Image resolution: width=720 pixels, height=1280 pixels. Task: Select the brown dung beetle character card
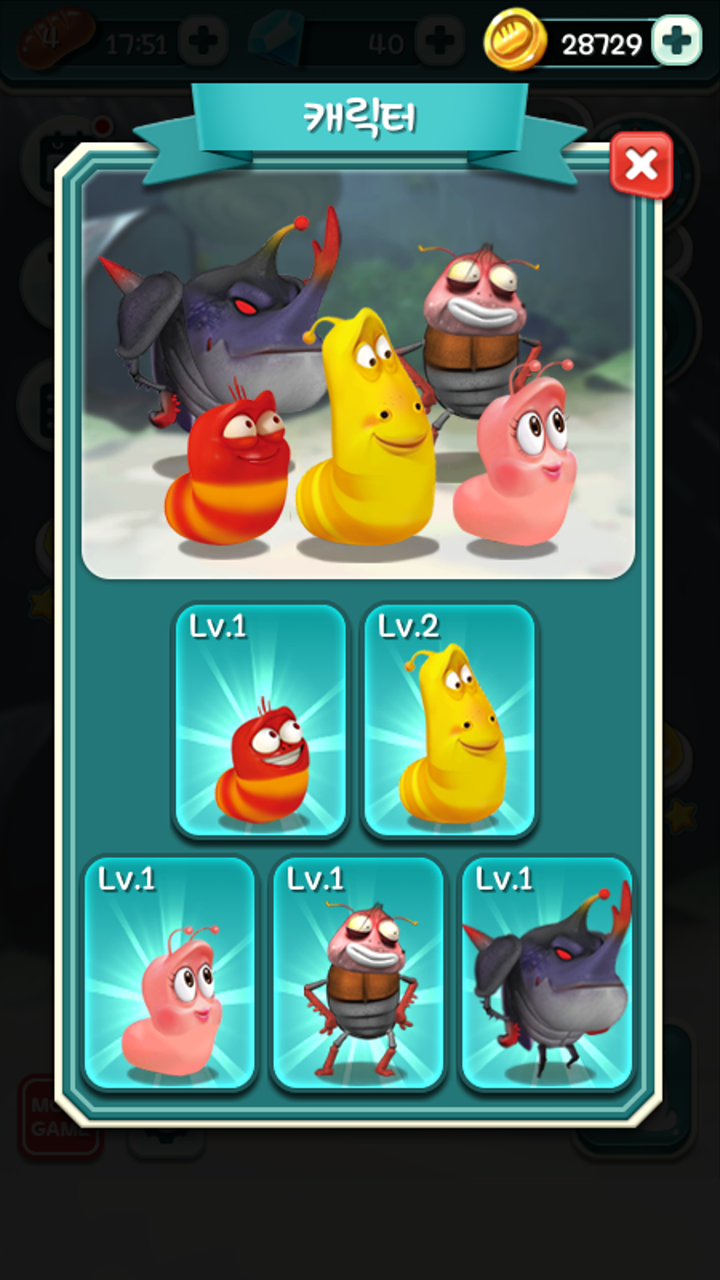click(x=358, y=973)
